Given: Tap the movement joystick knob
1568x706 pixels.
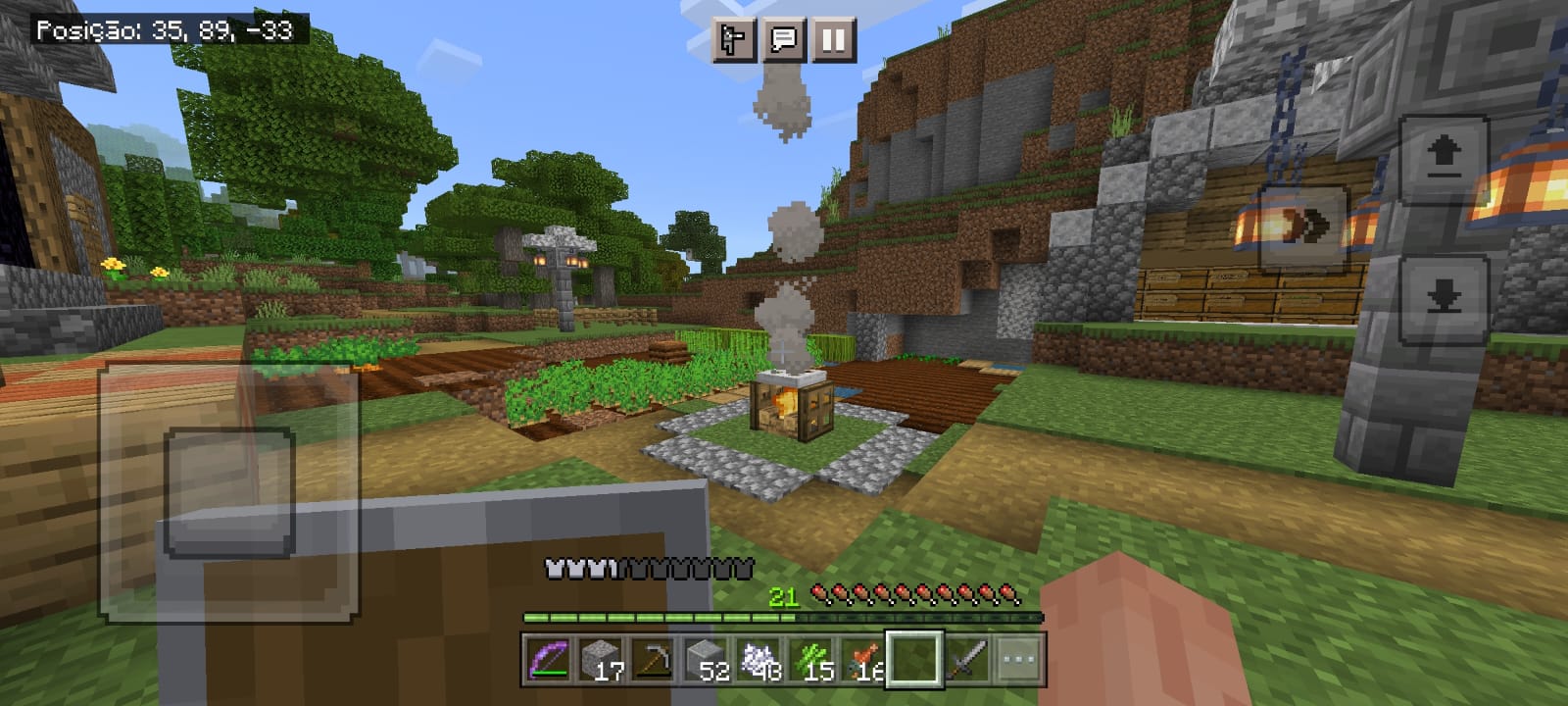Looking at the screenshot, I should pyautogui.click(x=230, y=491).
